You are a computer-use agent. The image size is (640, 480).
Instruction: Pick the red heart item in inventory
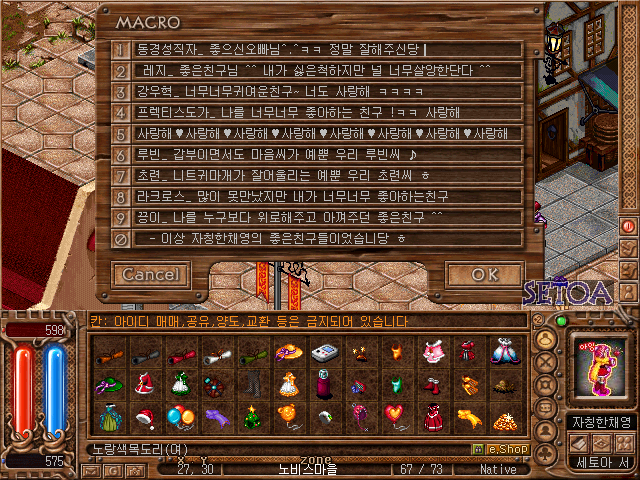[395, 413]
